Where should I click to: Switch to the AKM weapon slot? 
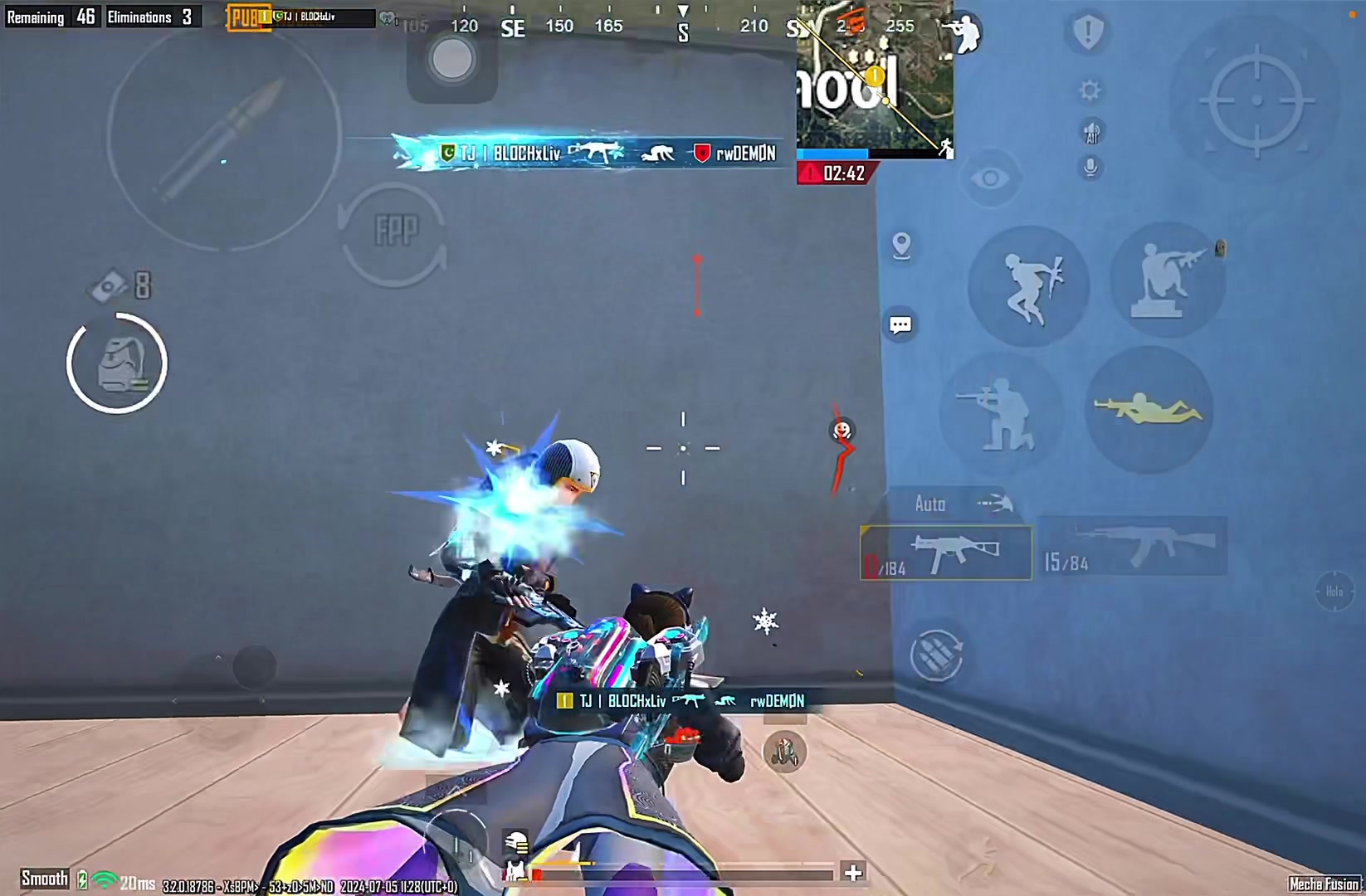tap(1134, 547)
